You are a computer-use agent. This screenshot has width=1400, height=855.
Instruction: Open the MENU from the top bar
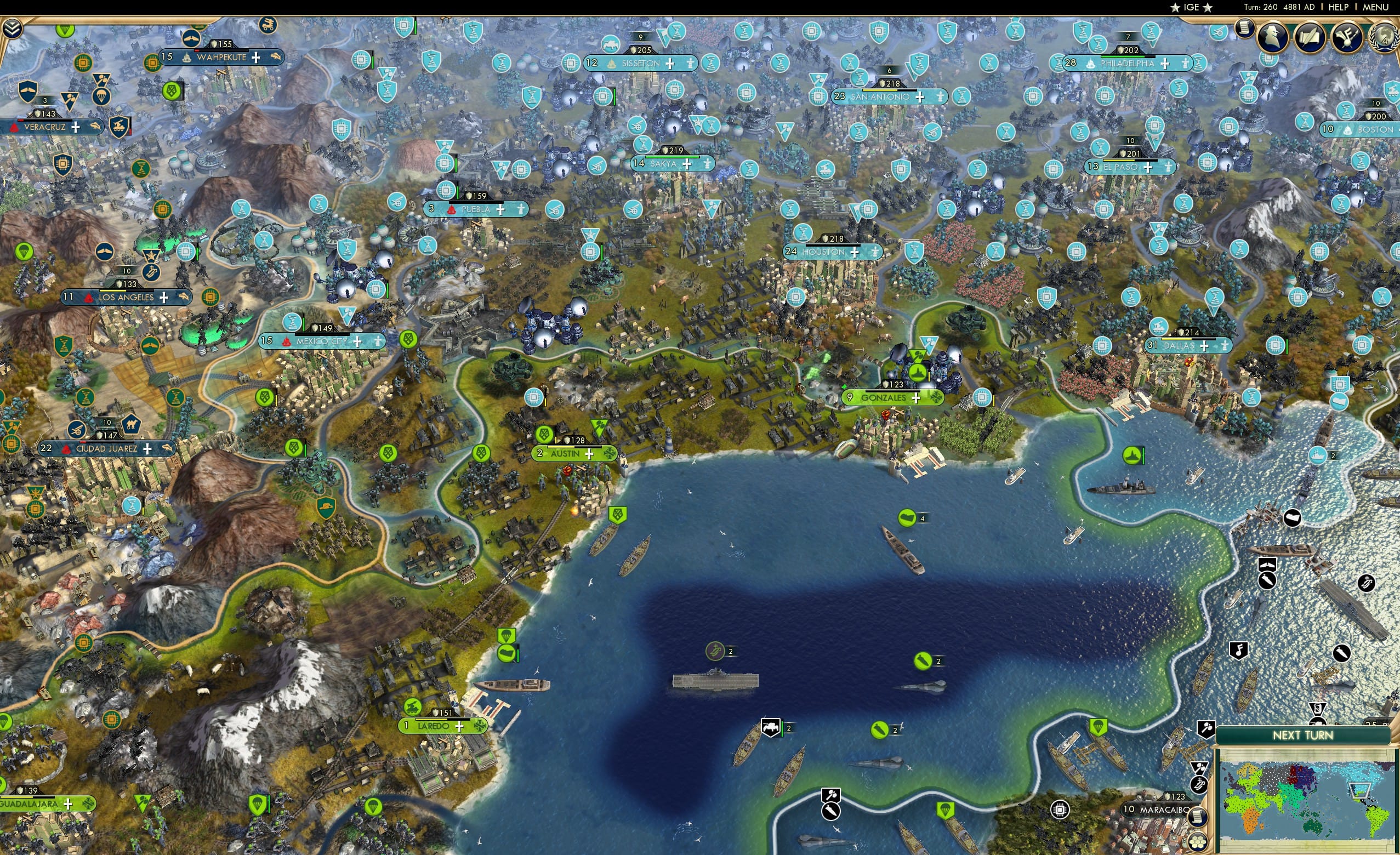coord(1376,7)
